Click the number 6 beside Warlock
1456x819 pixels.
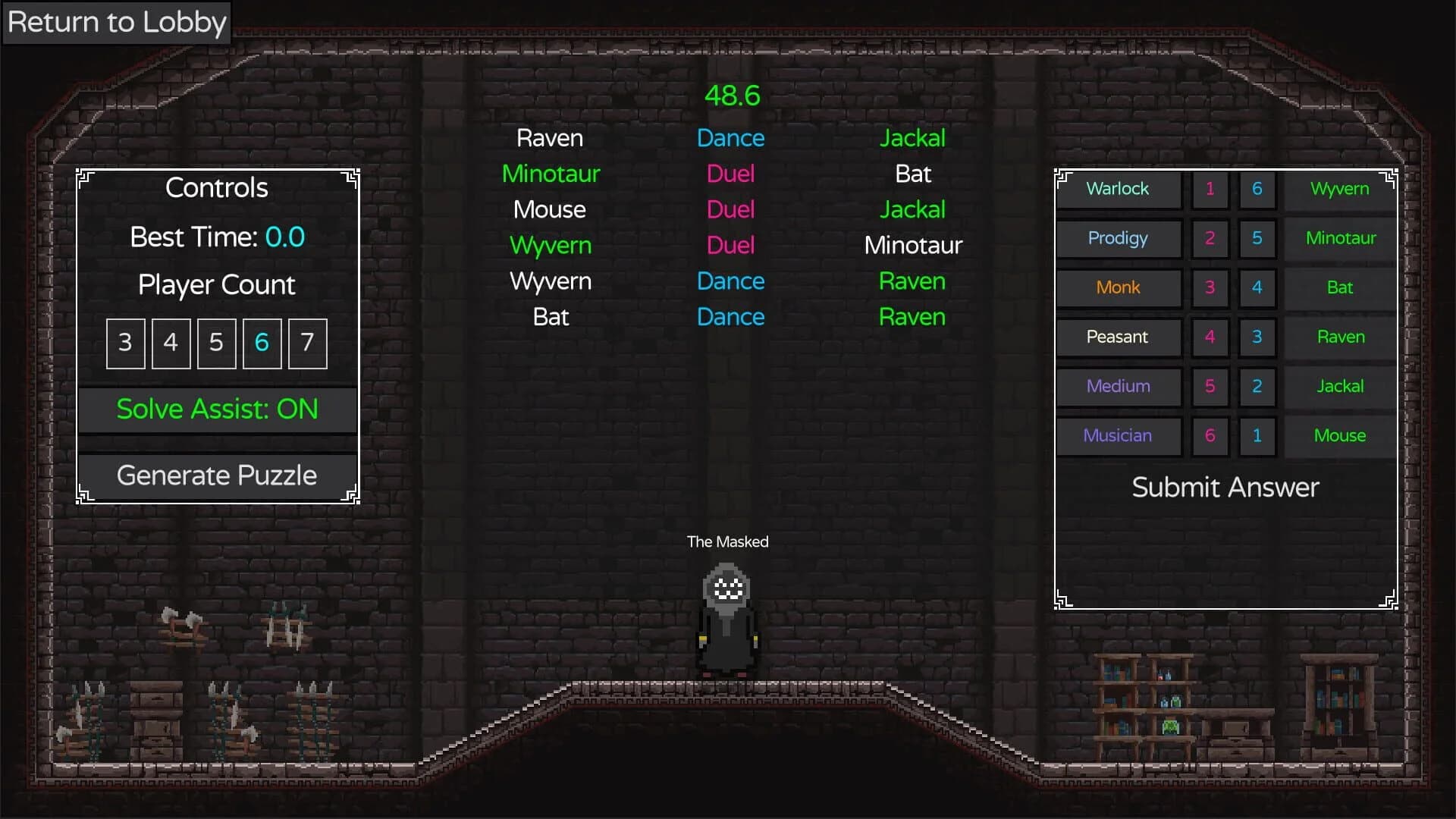coord(1257,190)
